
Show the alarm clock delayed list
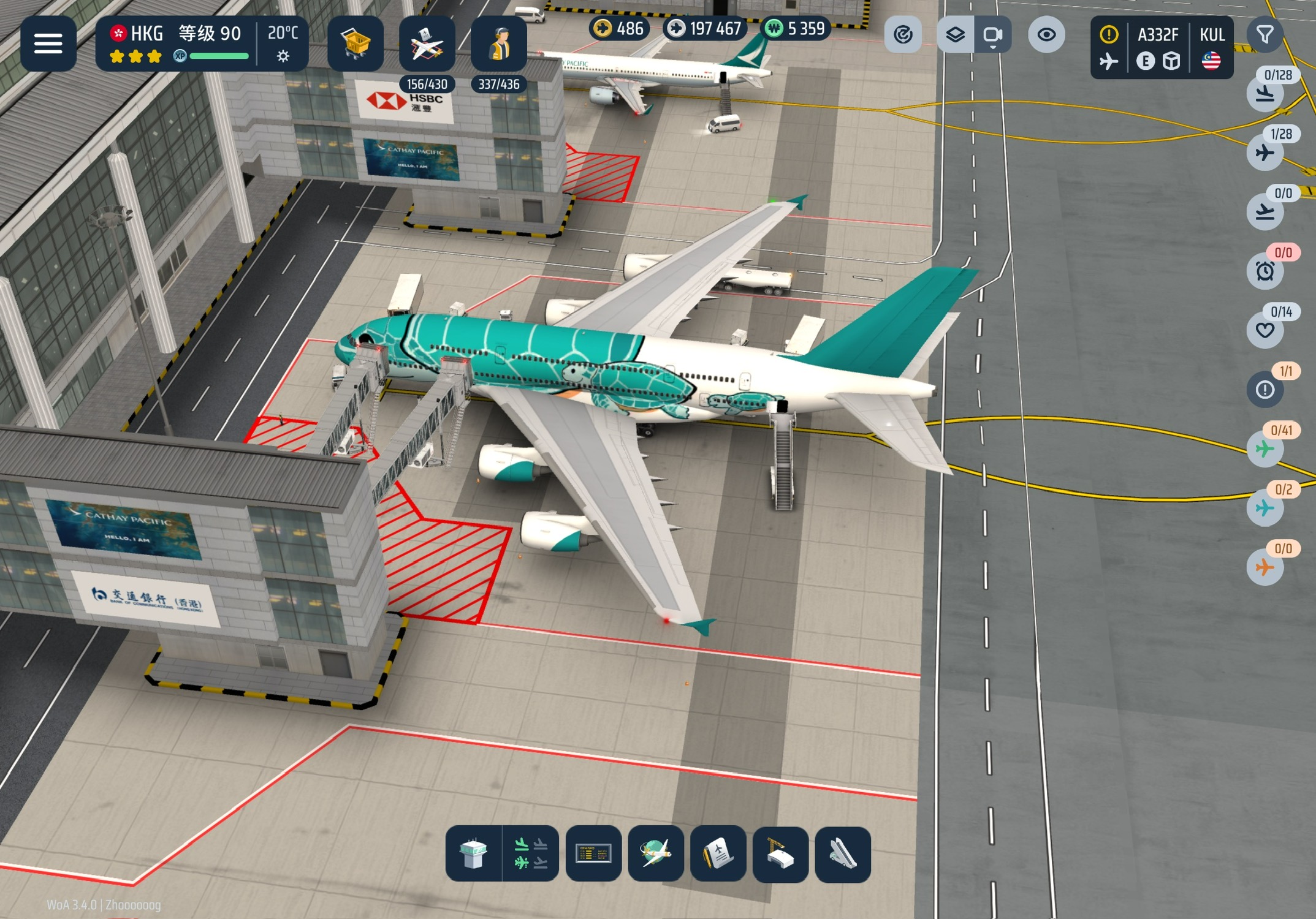point(1265,270)
